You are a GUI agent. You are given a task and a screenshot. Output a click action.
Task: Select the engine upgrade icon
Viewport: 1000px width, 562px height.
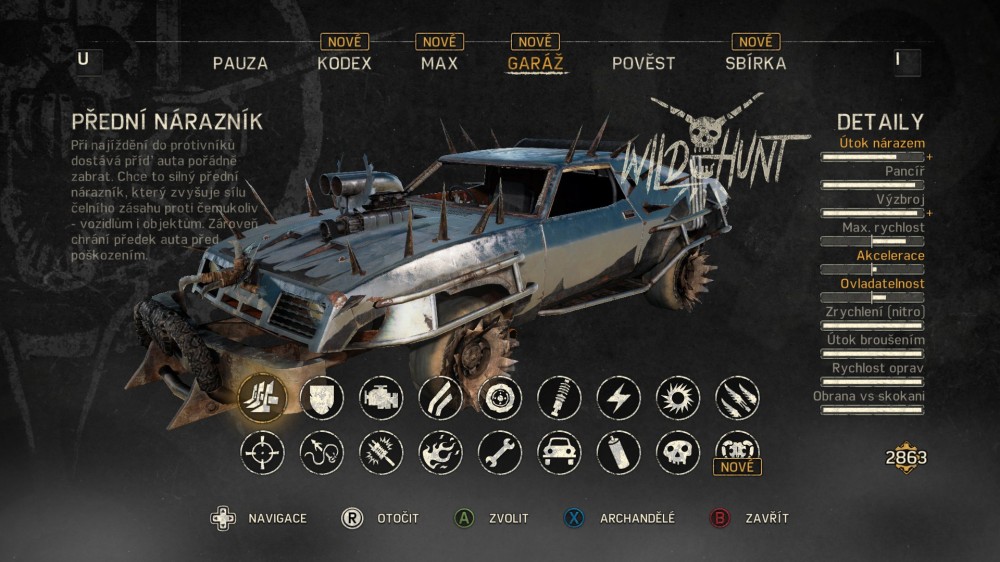click(x=381, y=398)
